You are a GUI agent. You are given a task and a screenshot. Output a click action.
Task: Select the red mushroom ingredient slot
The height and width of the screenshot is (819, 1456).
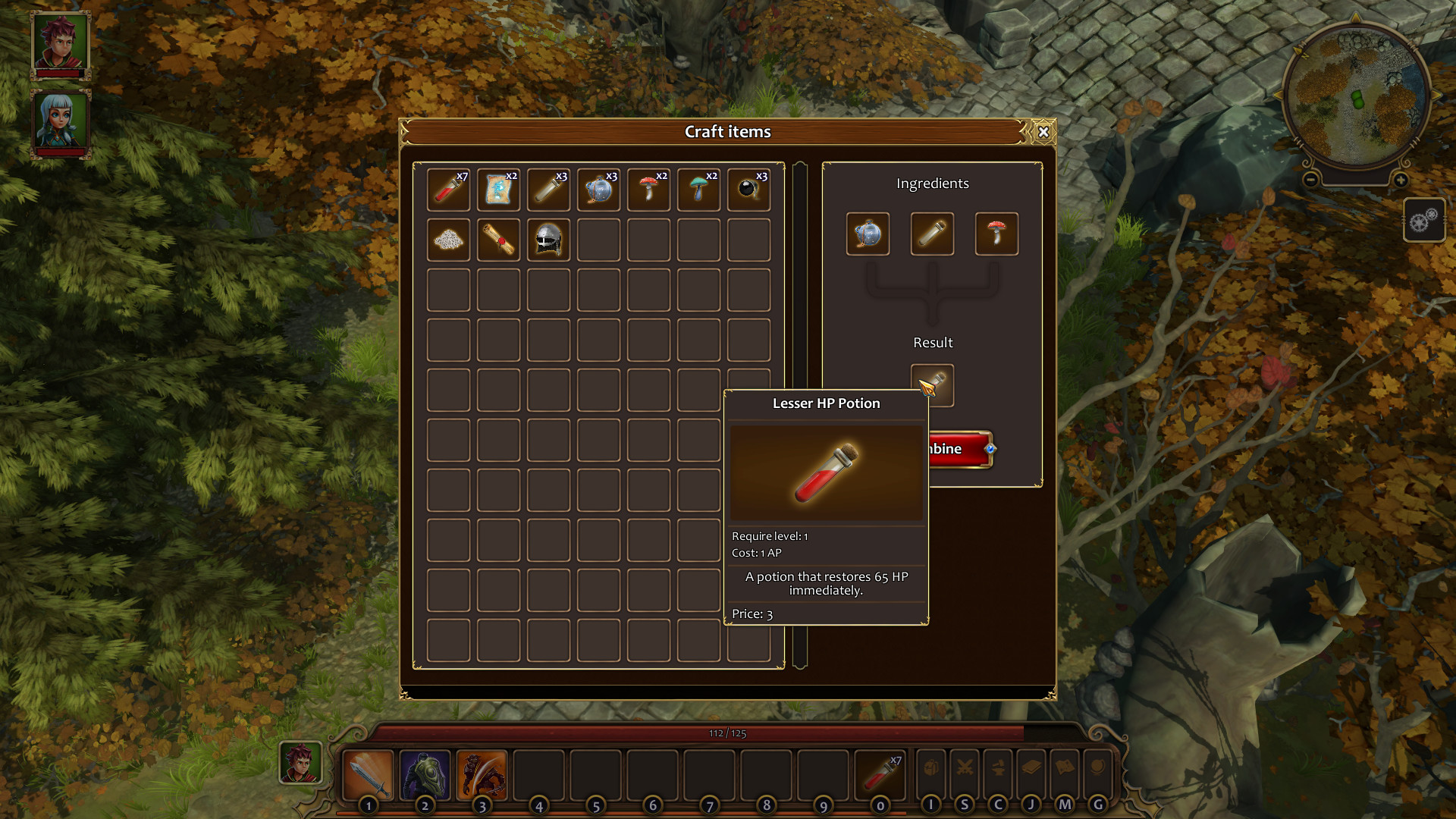point(996,234)
